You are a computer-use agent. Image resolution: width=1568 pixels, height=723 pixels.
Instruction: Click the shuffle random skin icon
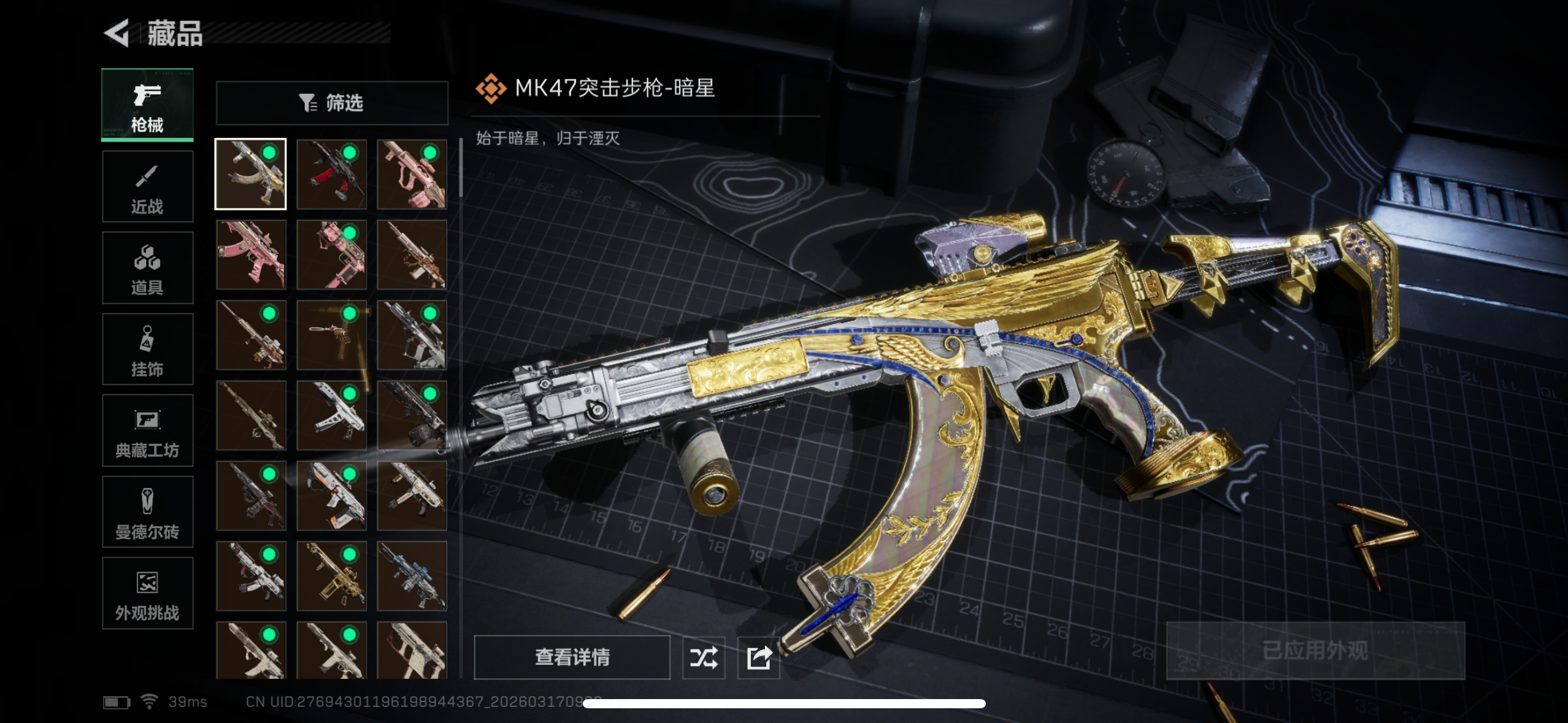click(704, 658)
